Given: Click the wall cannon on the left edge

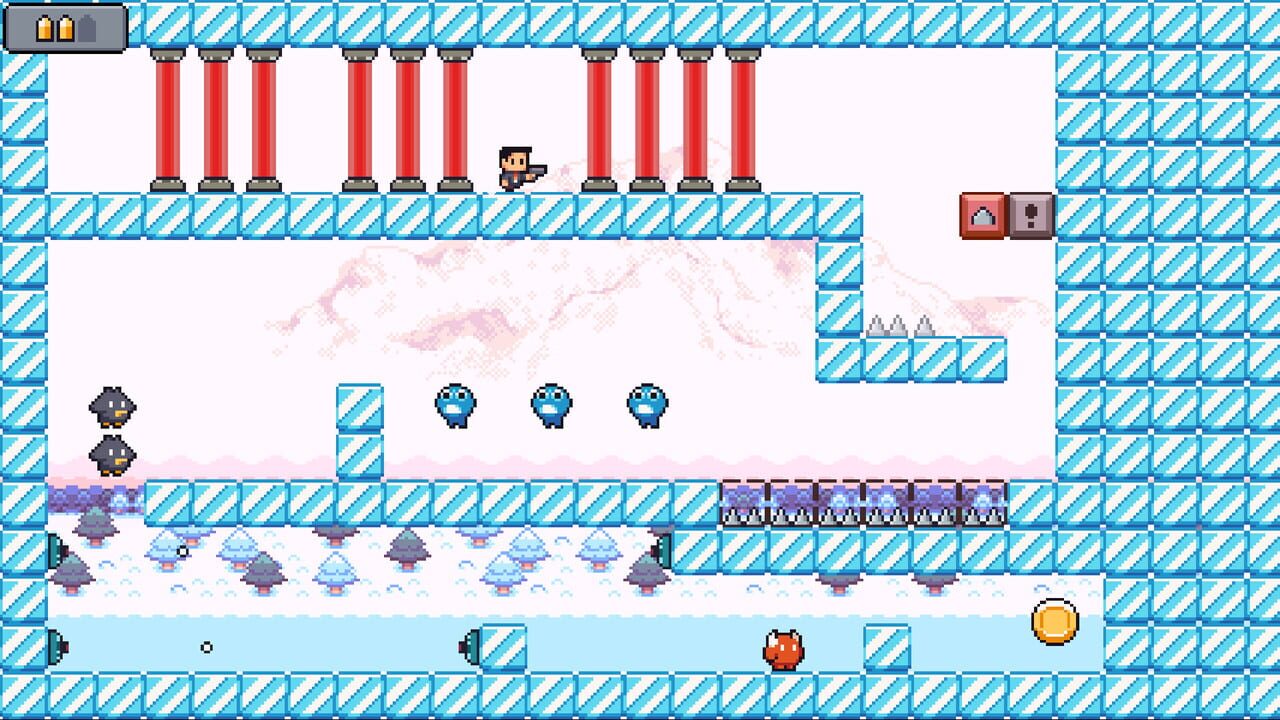Looking at the screenshot, I should [x=55, y=548].
